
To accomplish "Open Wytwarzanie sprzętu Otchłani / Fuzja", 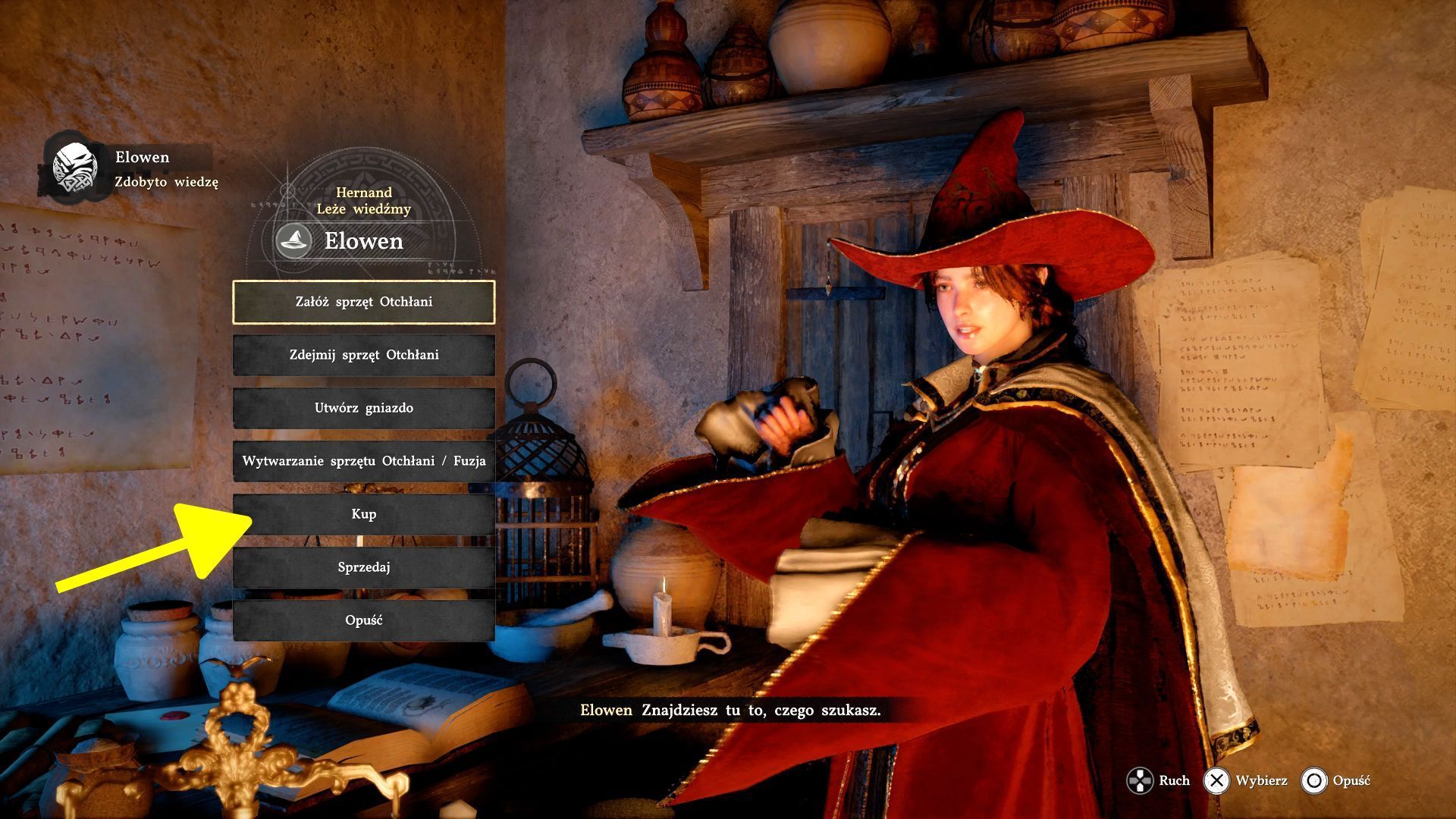I will click(364, 461).
